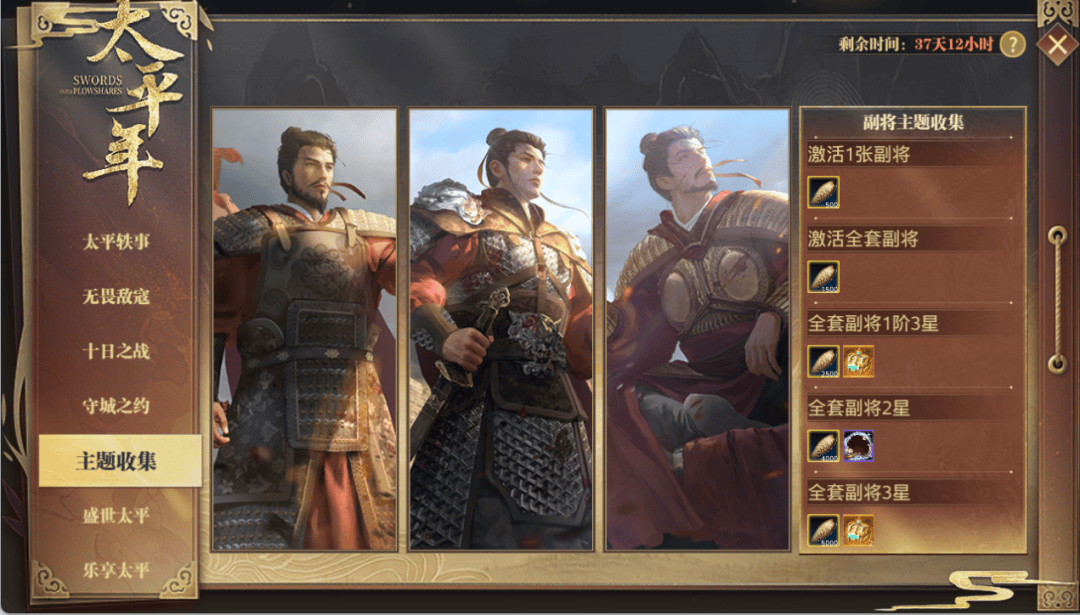Pick the general with silver shoulder armor card
Screen dimensions: 1080x615
500,329
